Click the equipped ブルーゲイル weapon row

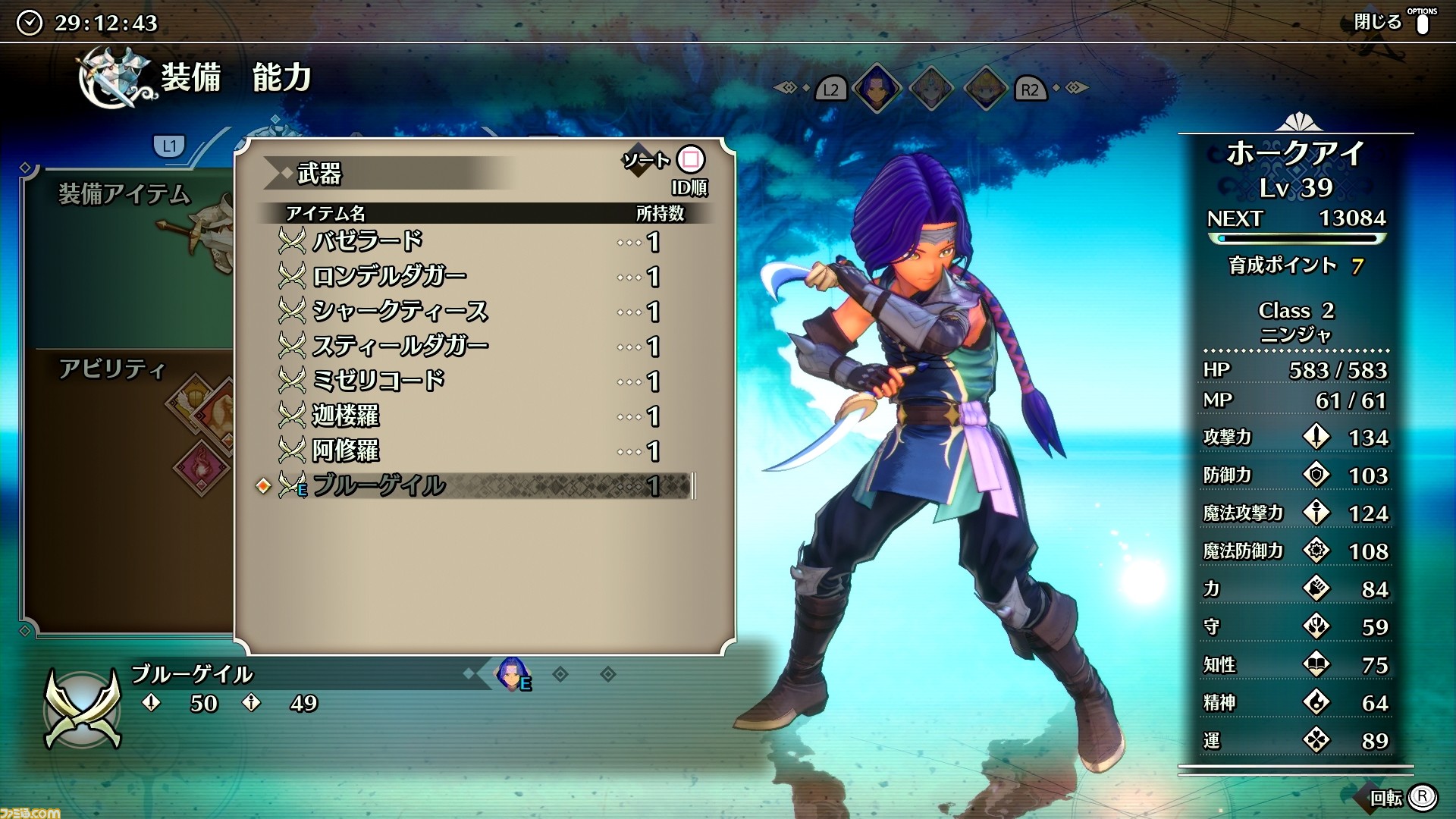(470, 486)
